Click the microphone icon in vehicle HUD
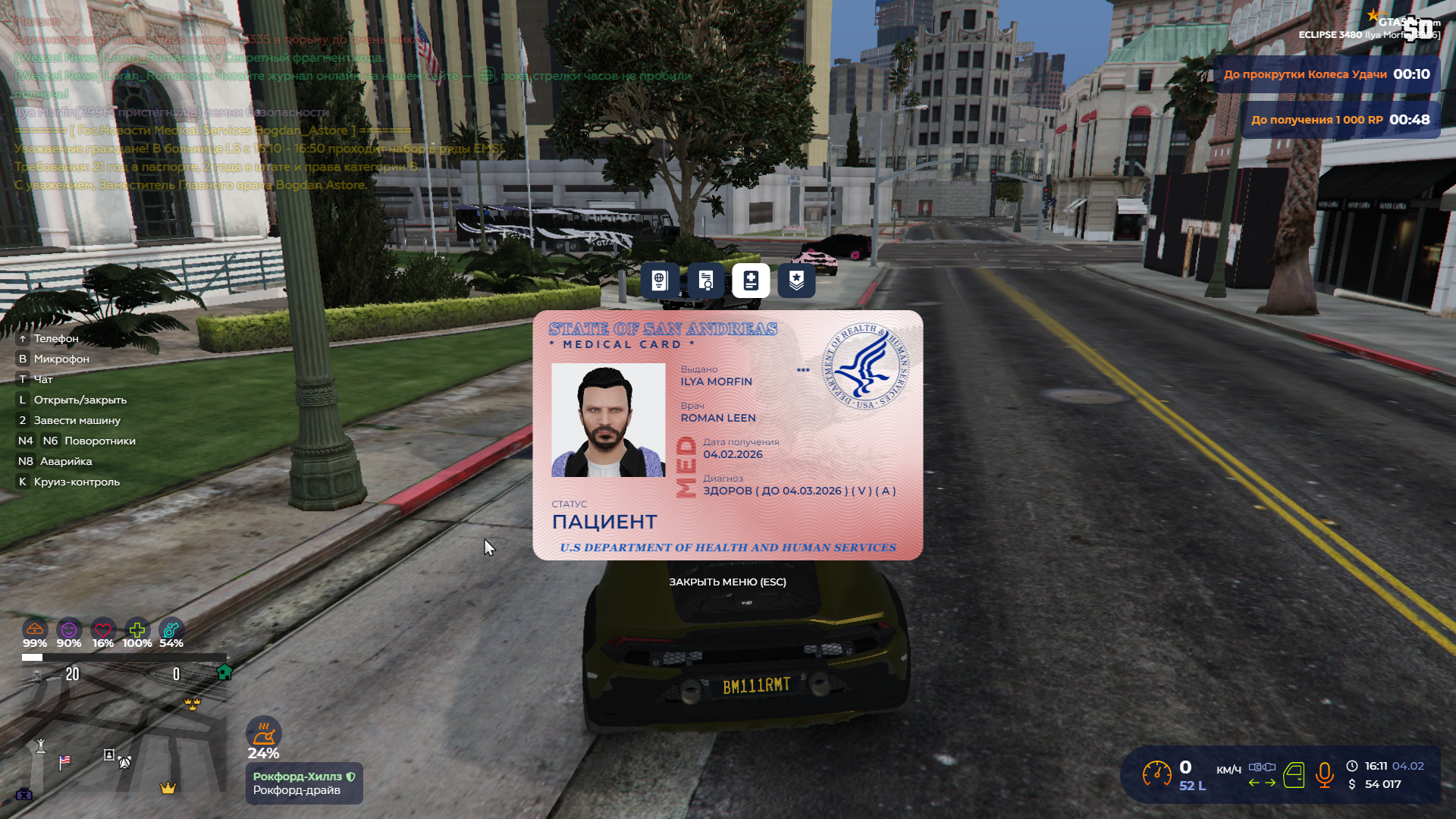 point(1324,775)
